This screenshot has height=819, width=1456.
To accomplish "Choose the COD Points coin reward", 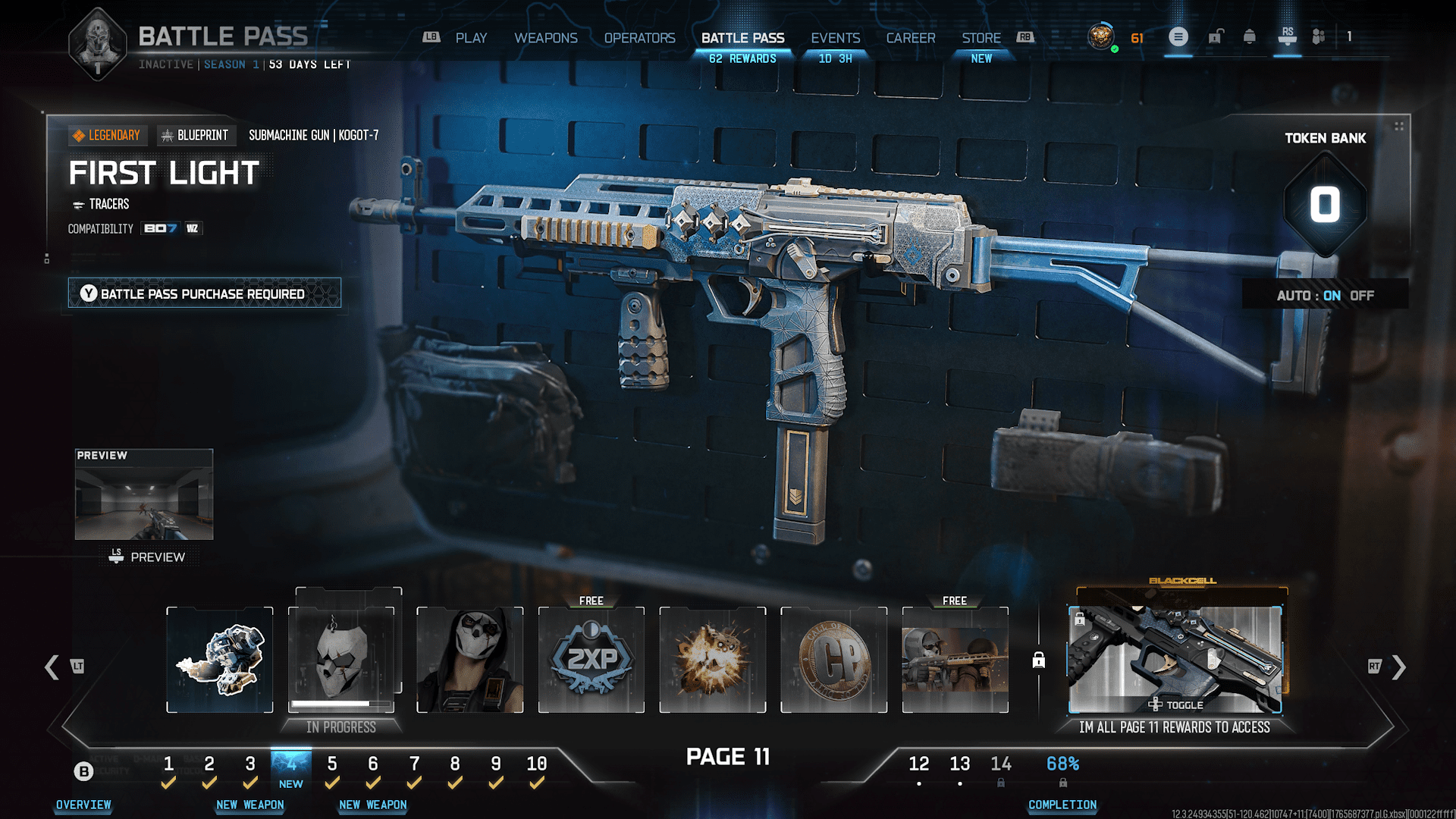I will [x=834, y=660].
